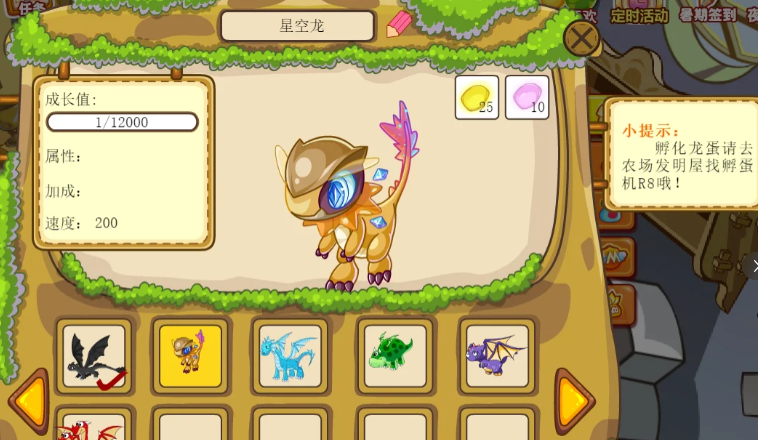Use the yellow food item slot
Viewport: 758px width, 440px height.
click(x=477, y=97)
